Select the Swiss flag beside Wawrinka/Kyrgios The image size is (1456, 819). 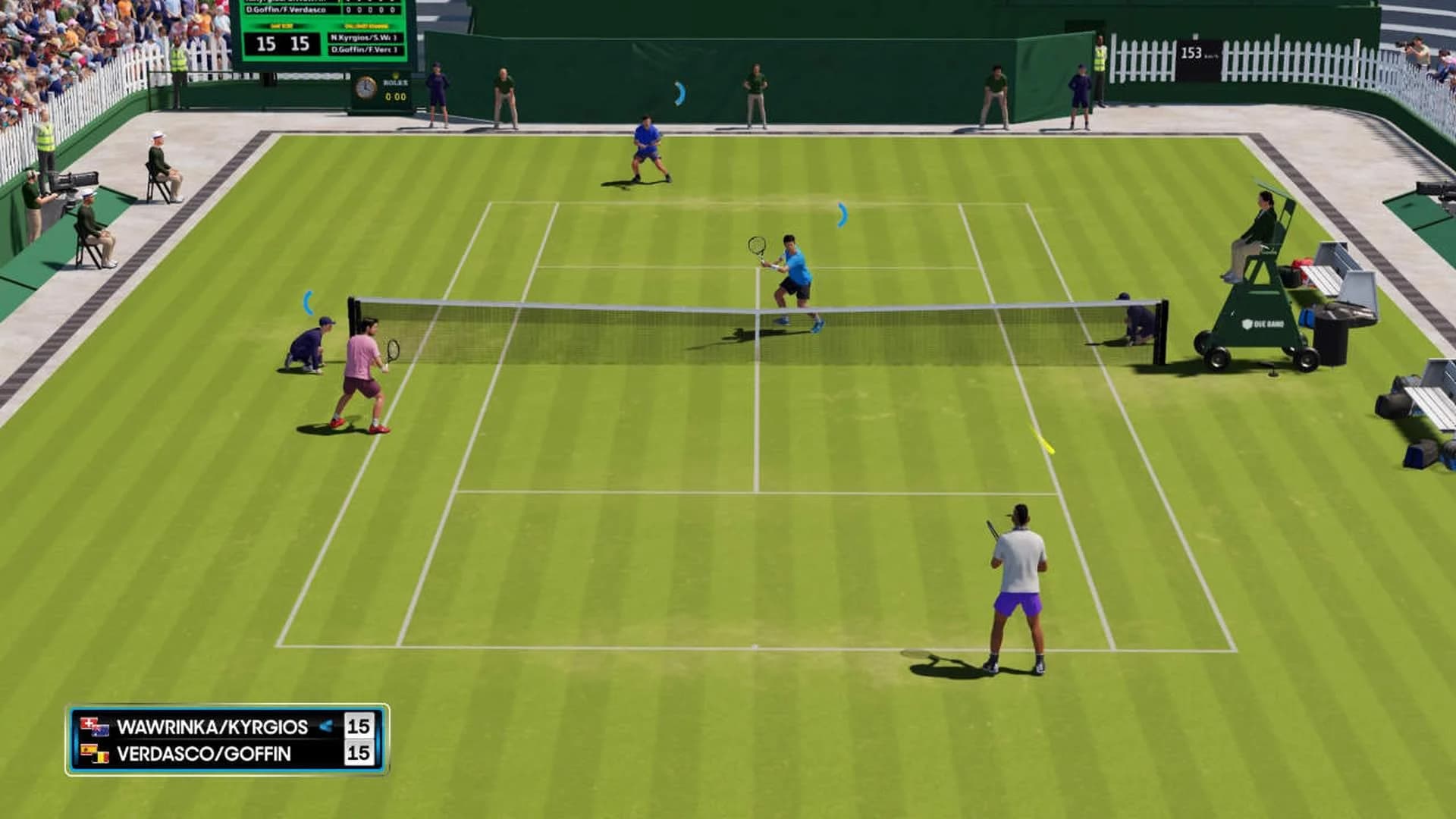88,723
